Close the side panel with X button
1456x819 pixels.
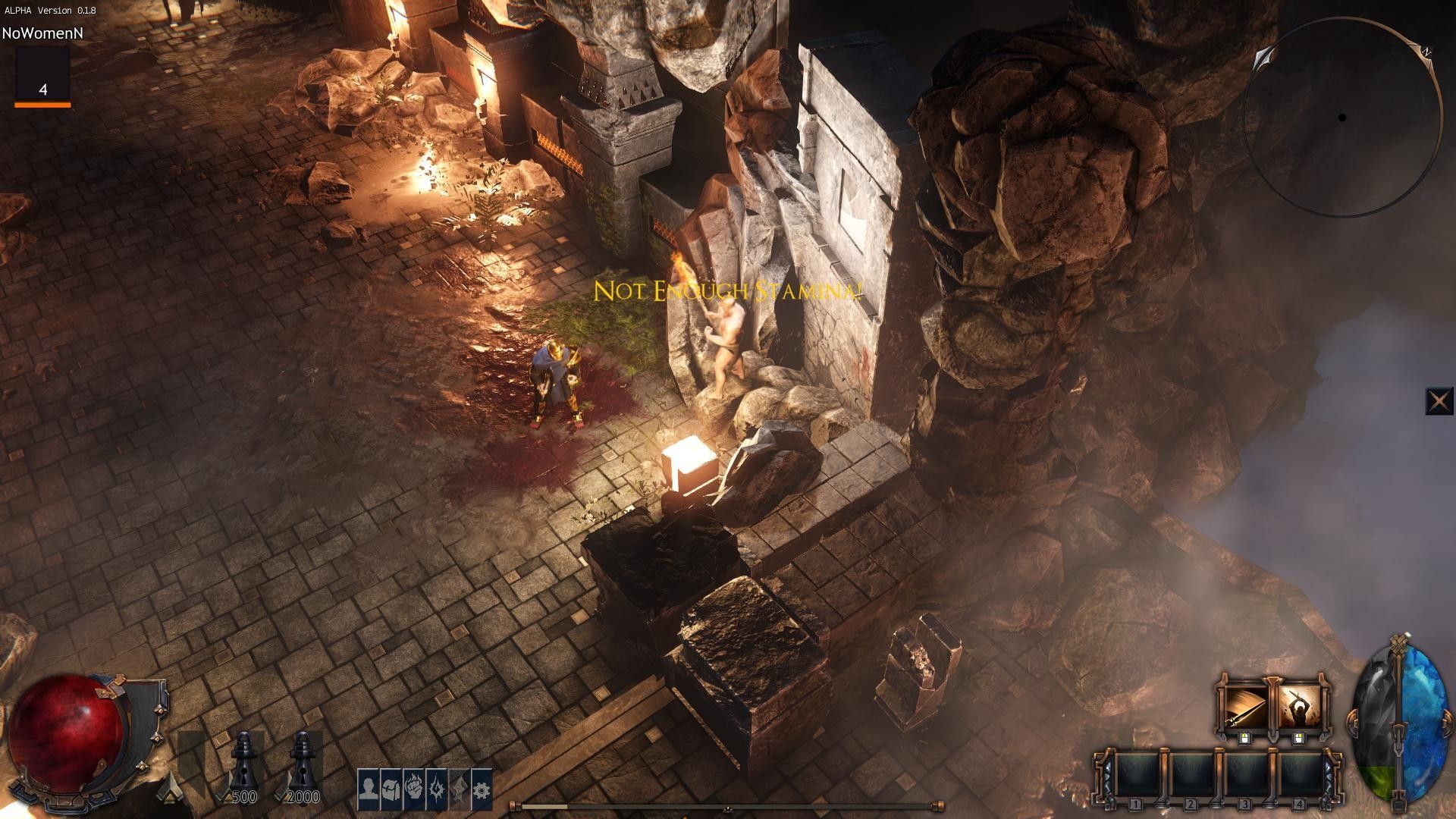pos(1439,401)
